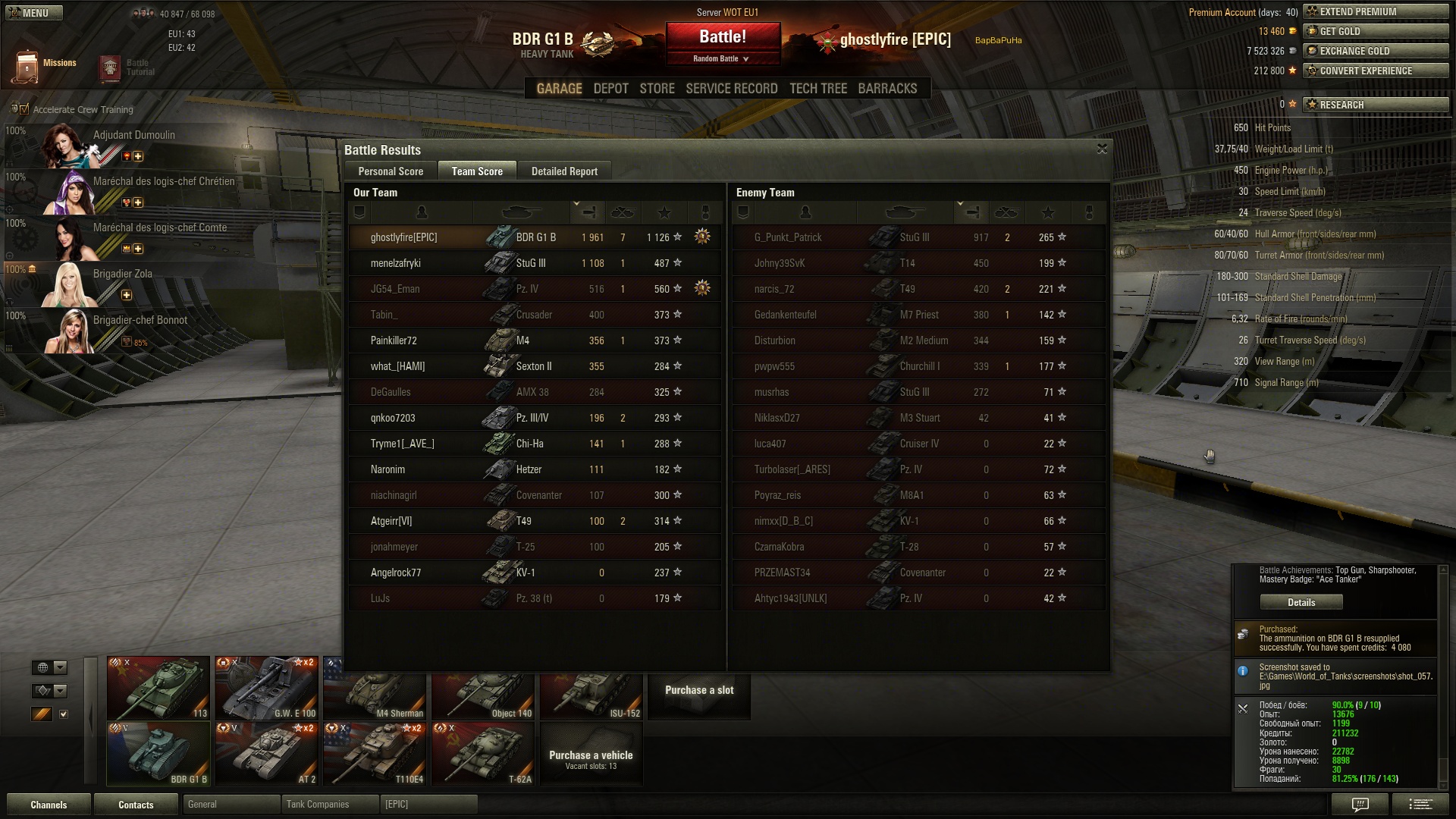Open SERVICE RECORD
The height and width of the screenshot is (819, 1456).
pyautogui.click(x=731, y=89)
